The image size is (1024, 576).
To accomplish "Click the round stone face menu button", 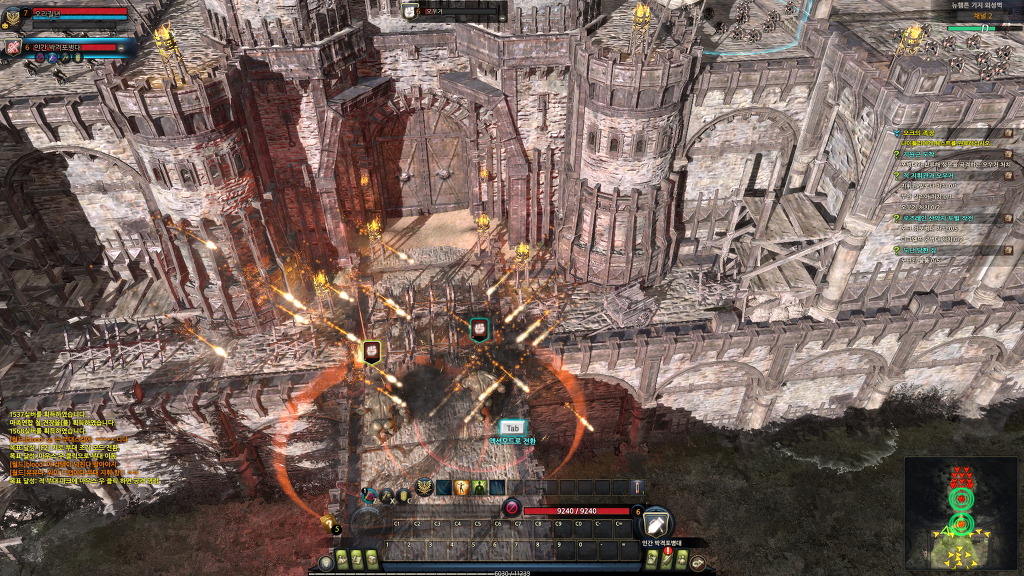I will pos(326,563).
